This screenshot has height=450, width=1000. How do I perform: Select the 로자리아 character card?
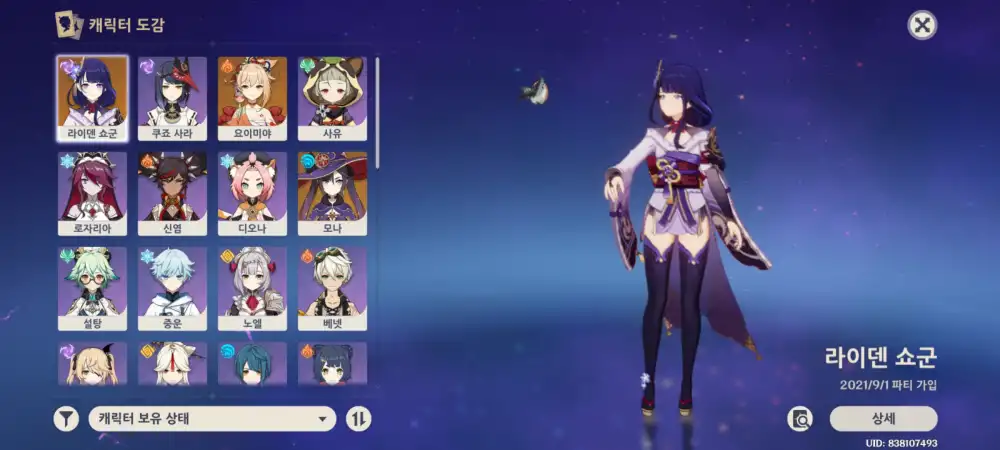point(92,194)
